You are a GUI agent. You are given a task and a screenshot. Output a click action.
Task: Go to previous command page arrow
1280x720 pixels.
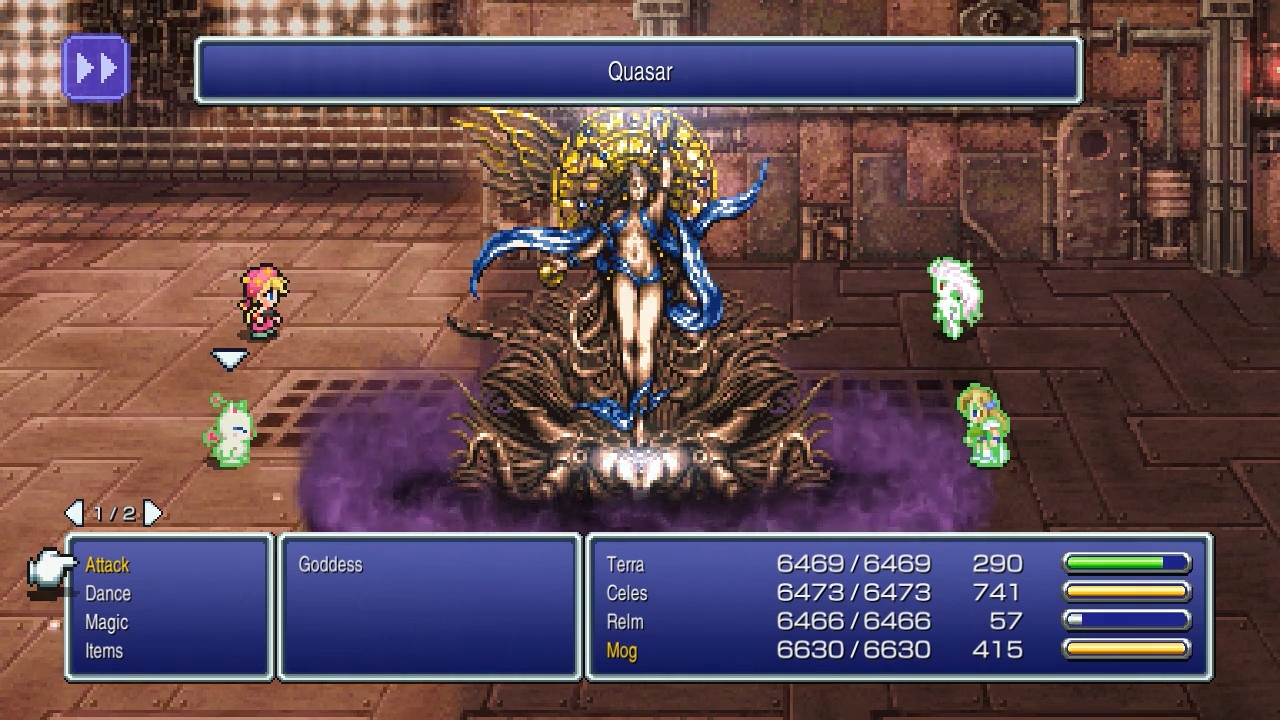point(74,513)
